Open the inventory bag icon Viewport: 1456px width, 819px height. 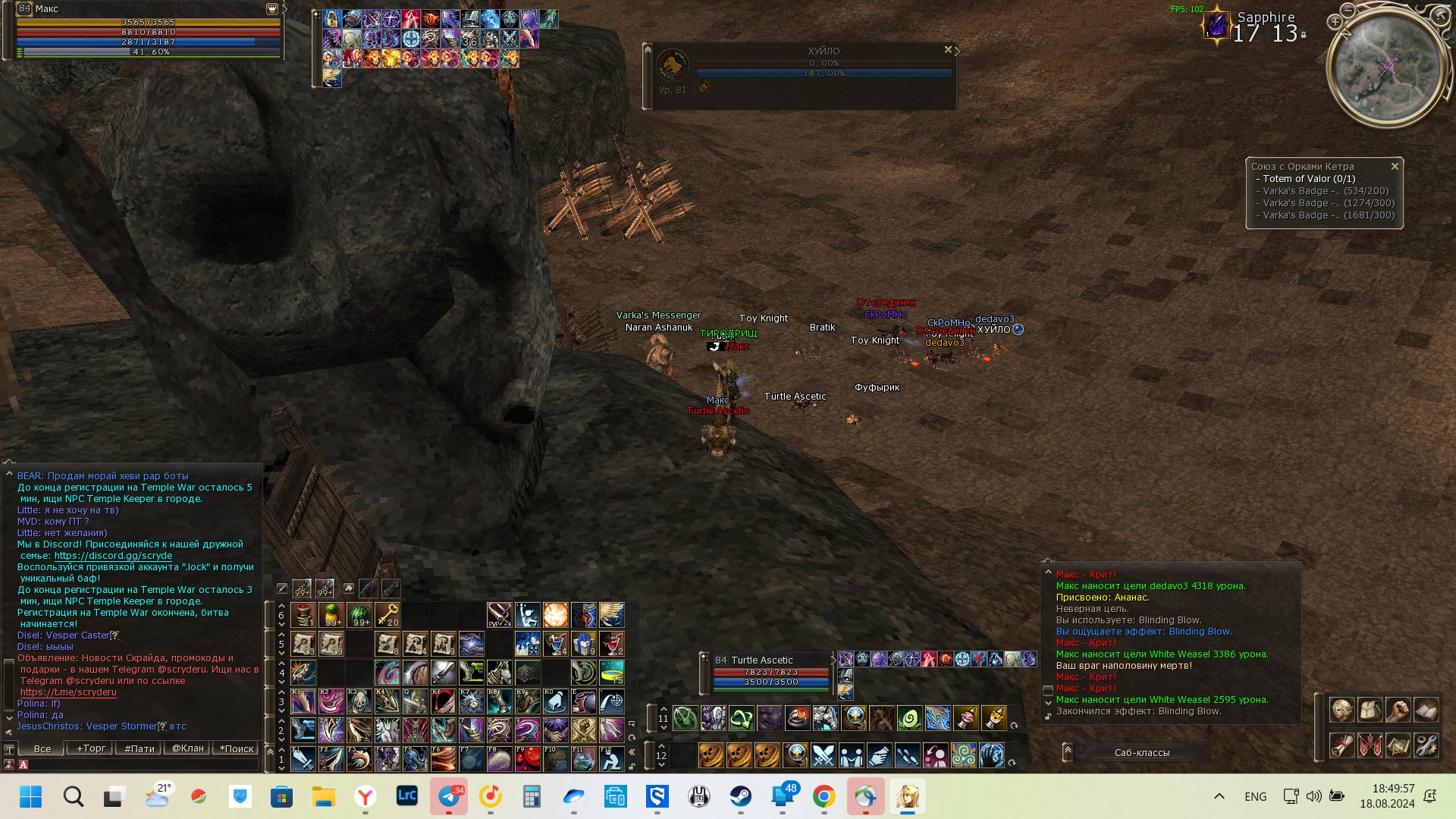pos(1370,710)
